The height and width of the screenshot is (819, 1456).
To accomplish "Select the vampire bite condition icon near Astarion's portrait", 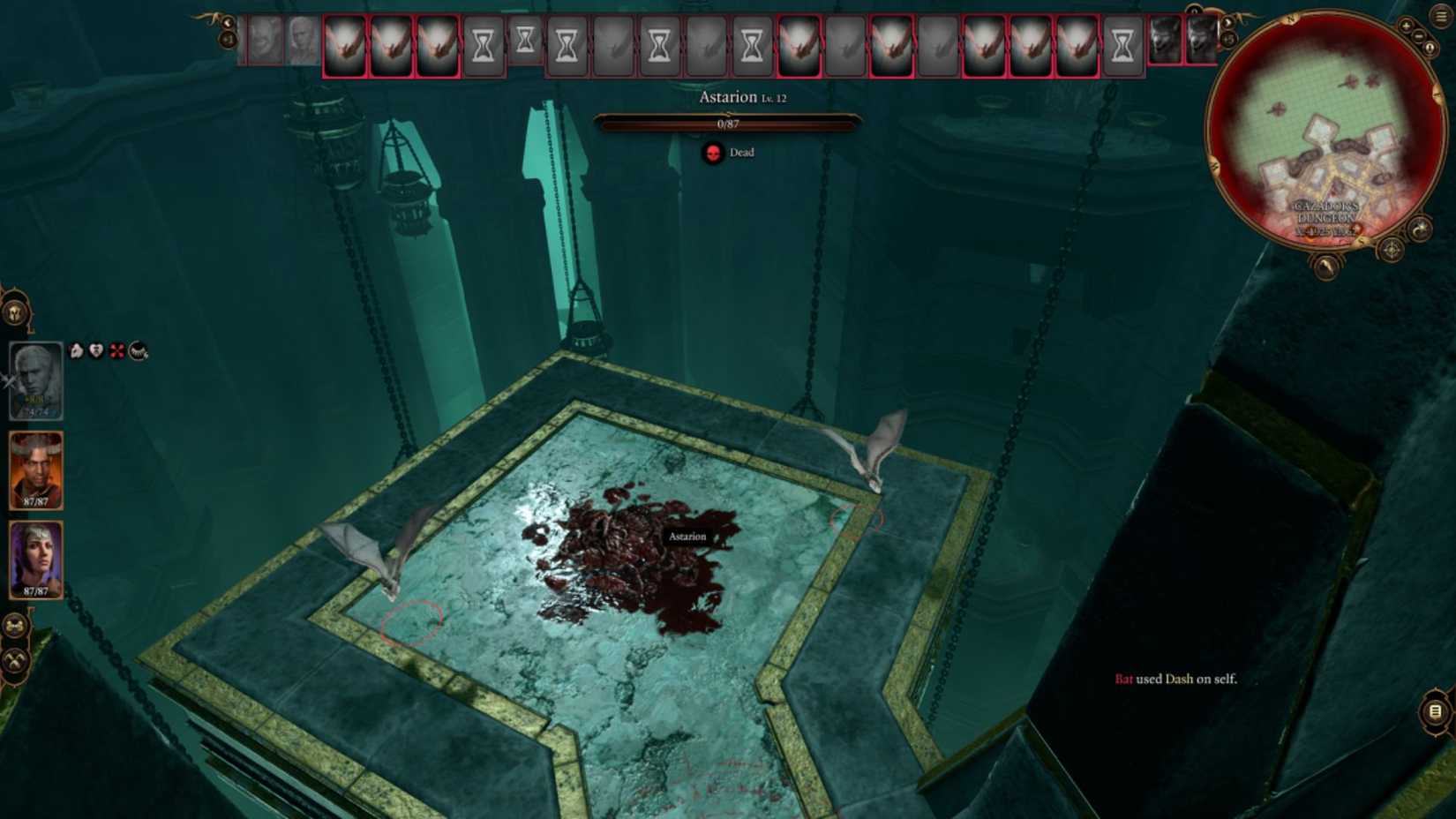I will pos(138,352).
